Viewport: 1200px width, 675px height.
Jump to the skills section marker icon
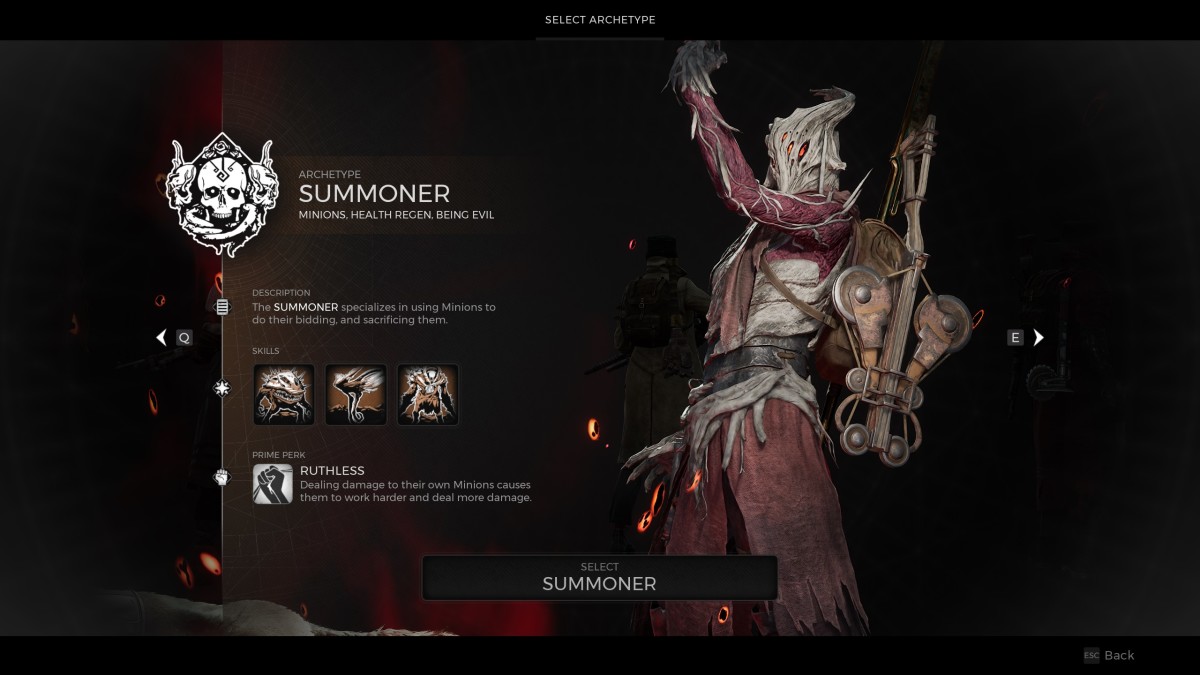(222, 388)
